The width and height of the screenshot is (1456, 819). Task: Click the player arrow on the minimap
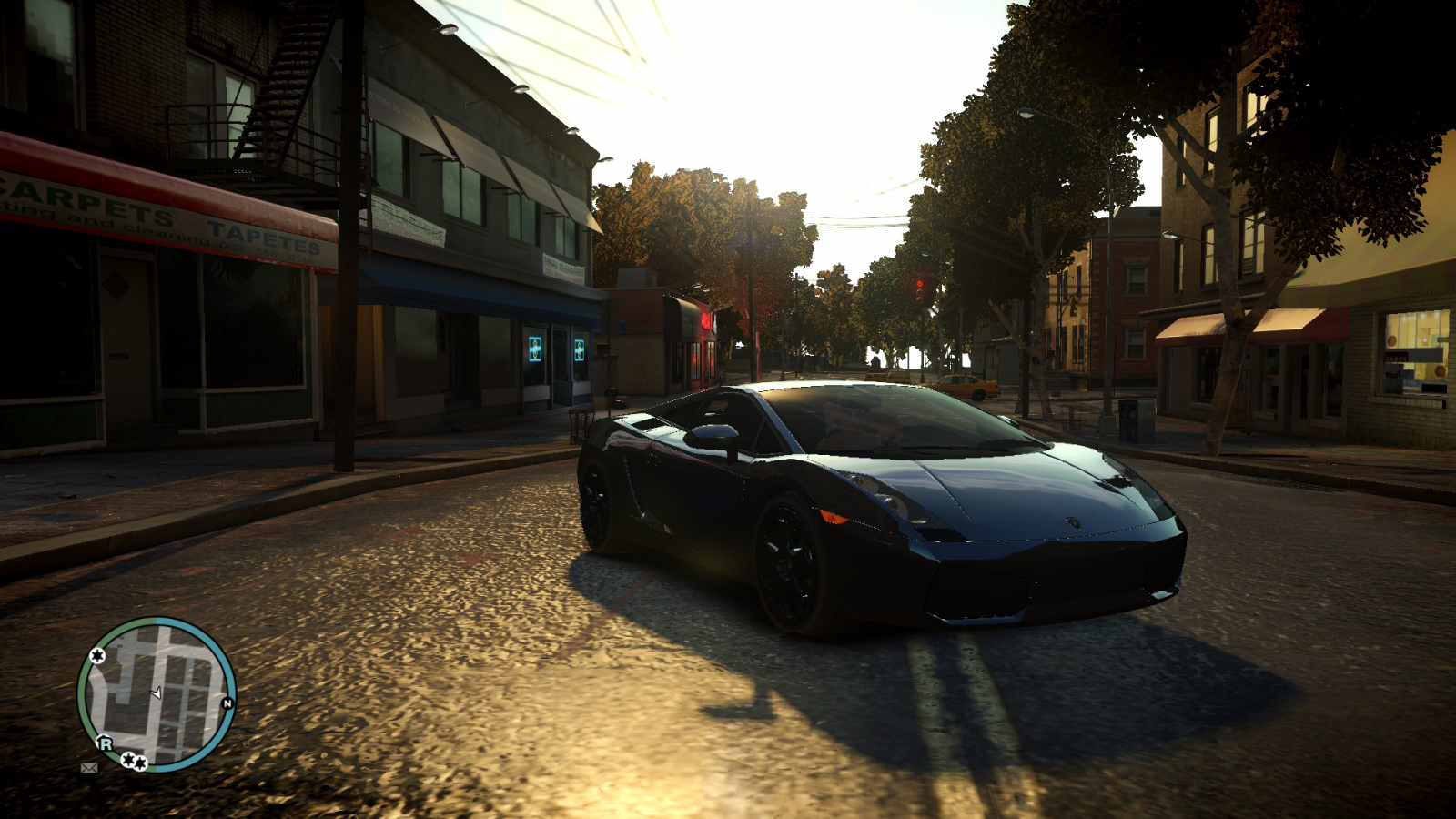[157, 693]
